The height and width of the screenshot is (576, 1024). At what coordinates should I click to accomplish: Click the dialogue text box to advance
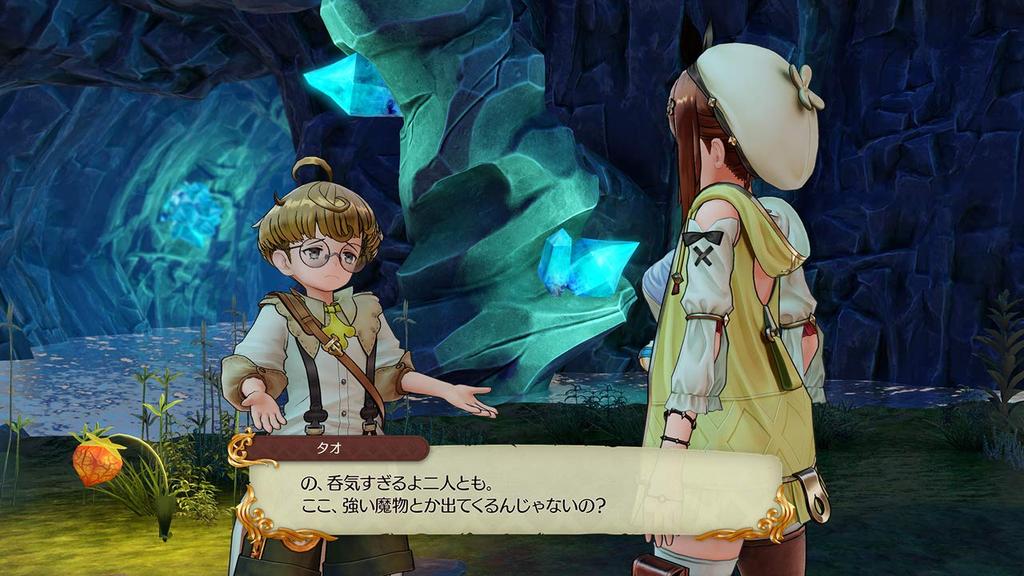tap(512, 492)
